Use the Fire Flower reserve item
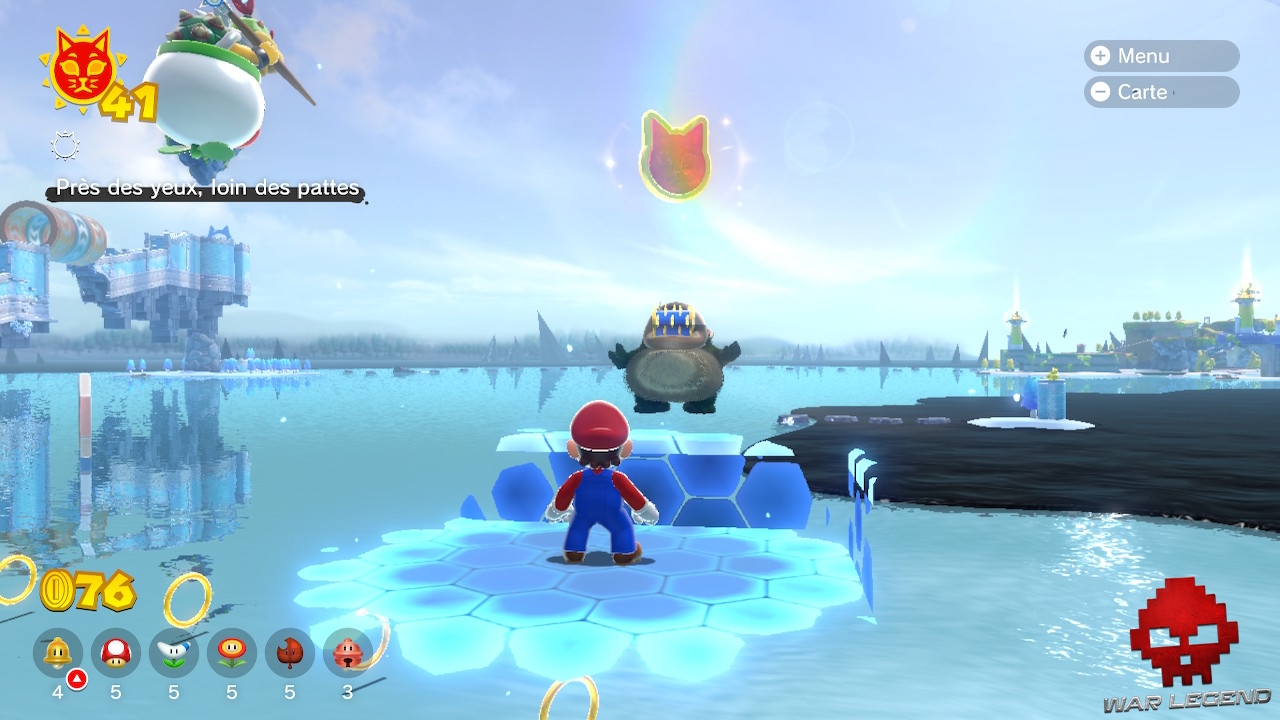The width and height of the screenshot is (1280, 720). point(232,653)
